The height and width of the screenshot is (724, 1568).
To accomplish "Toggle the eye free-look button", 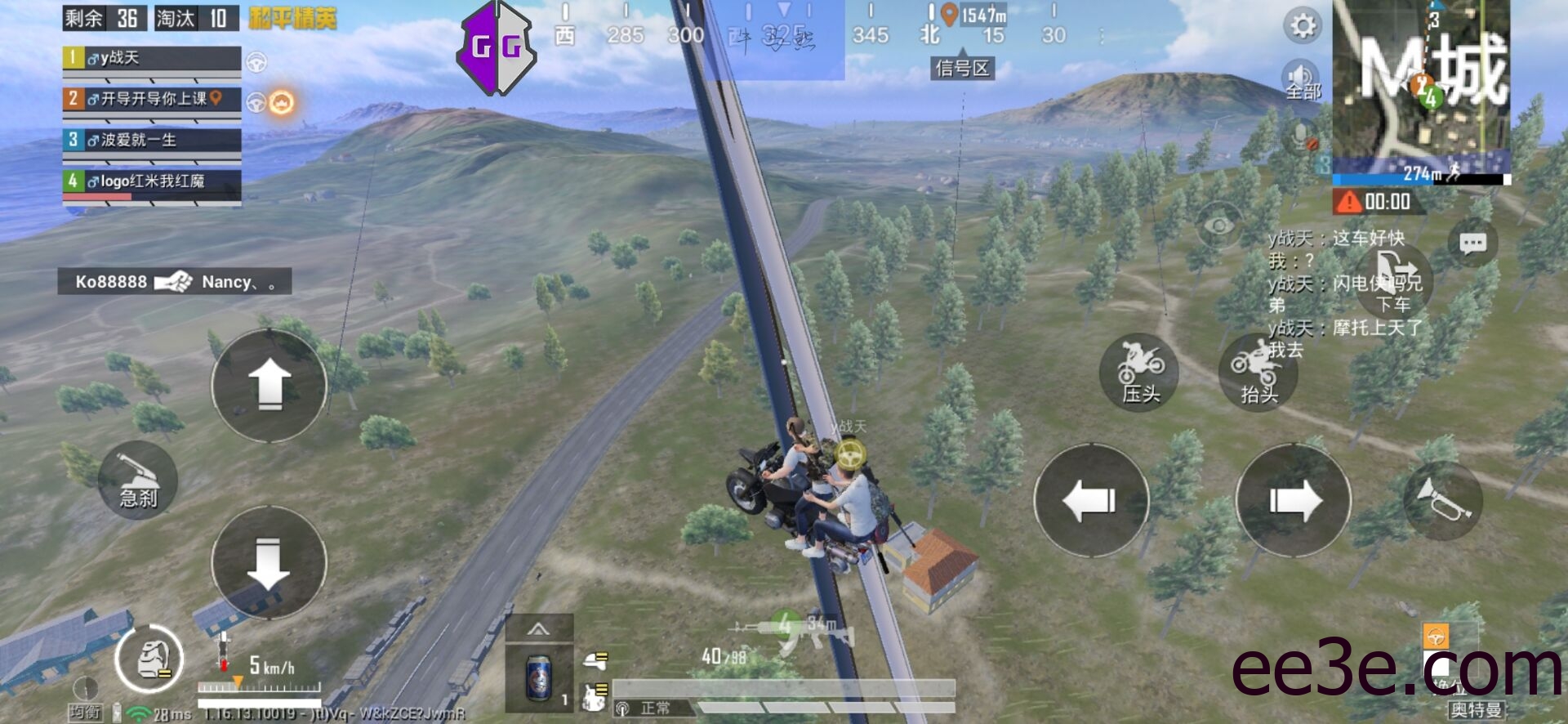I will click(1219, 226).
